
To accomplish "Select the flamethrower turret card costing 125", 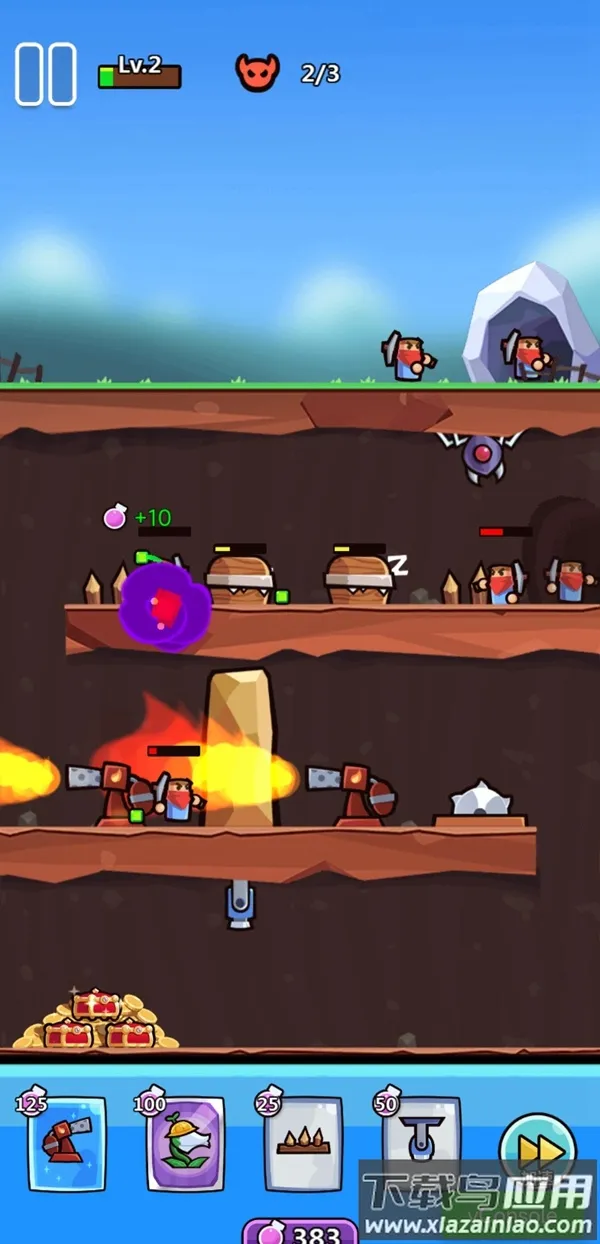I will 66,1143.
